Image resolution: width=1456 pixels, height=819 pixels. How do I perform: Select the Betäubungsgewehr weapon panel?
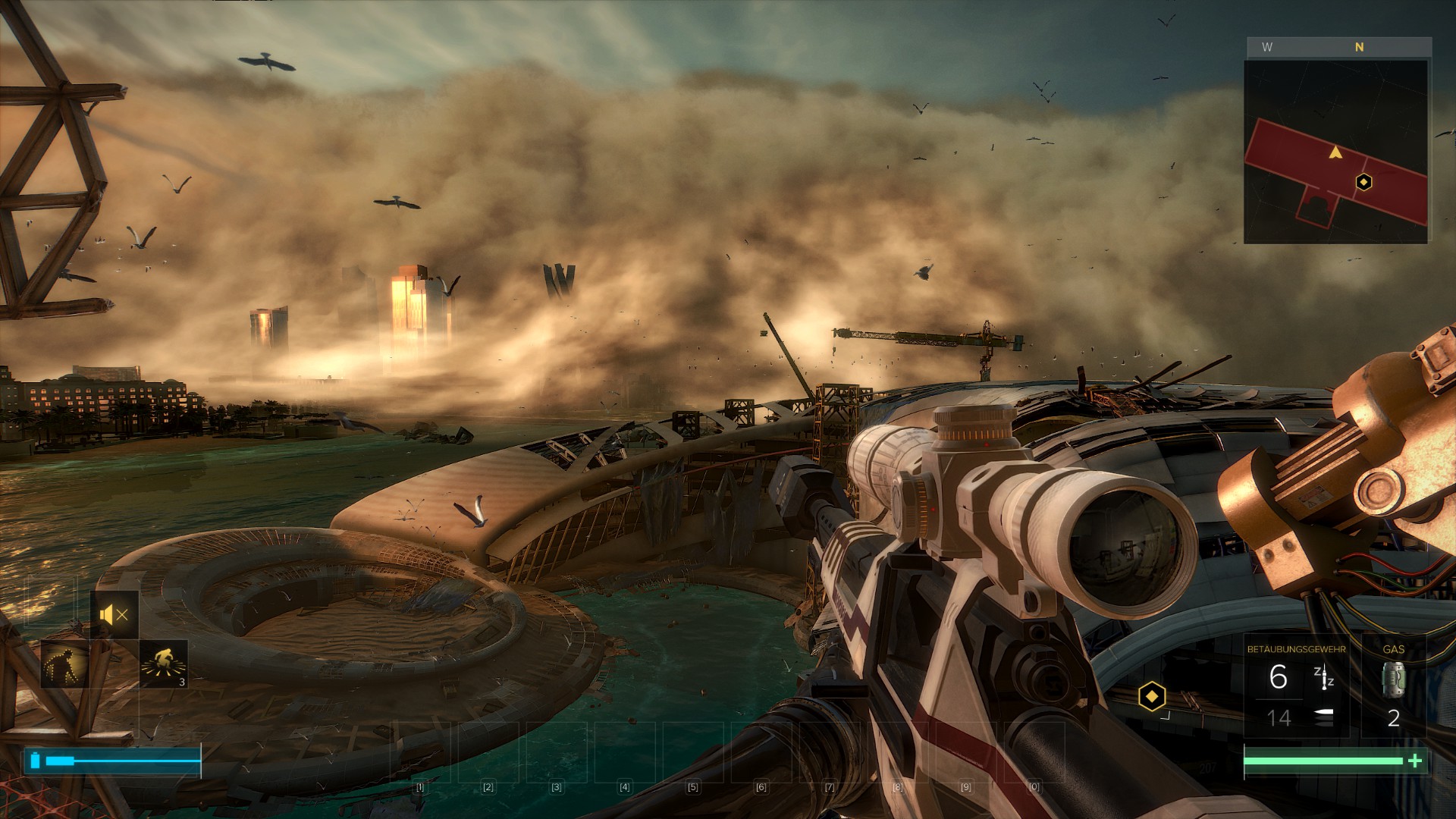tap(1296, 686)
